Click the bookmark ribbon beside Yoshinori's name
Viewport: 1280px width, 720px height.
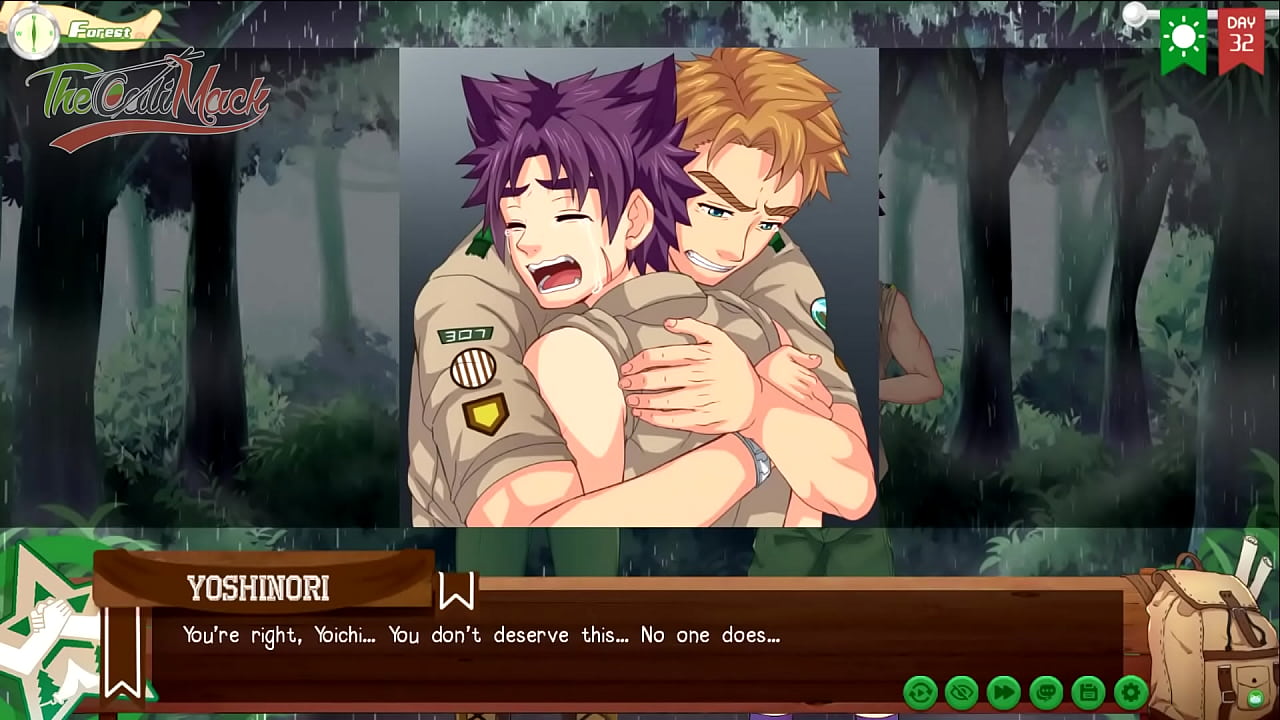pyautogui.click(x=456, y=590)
